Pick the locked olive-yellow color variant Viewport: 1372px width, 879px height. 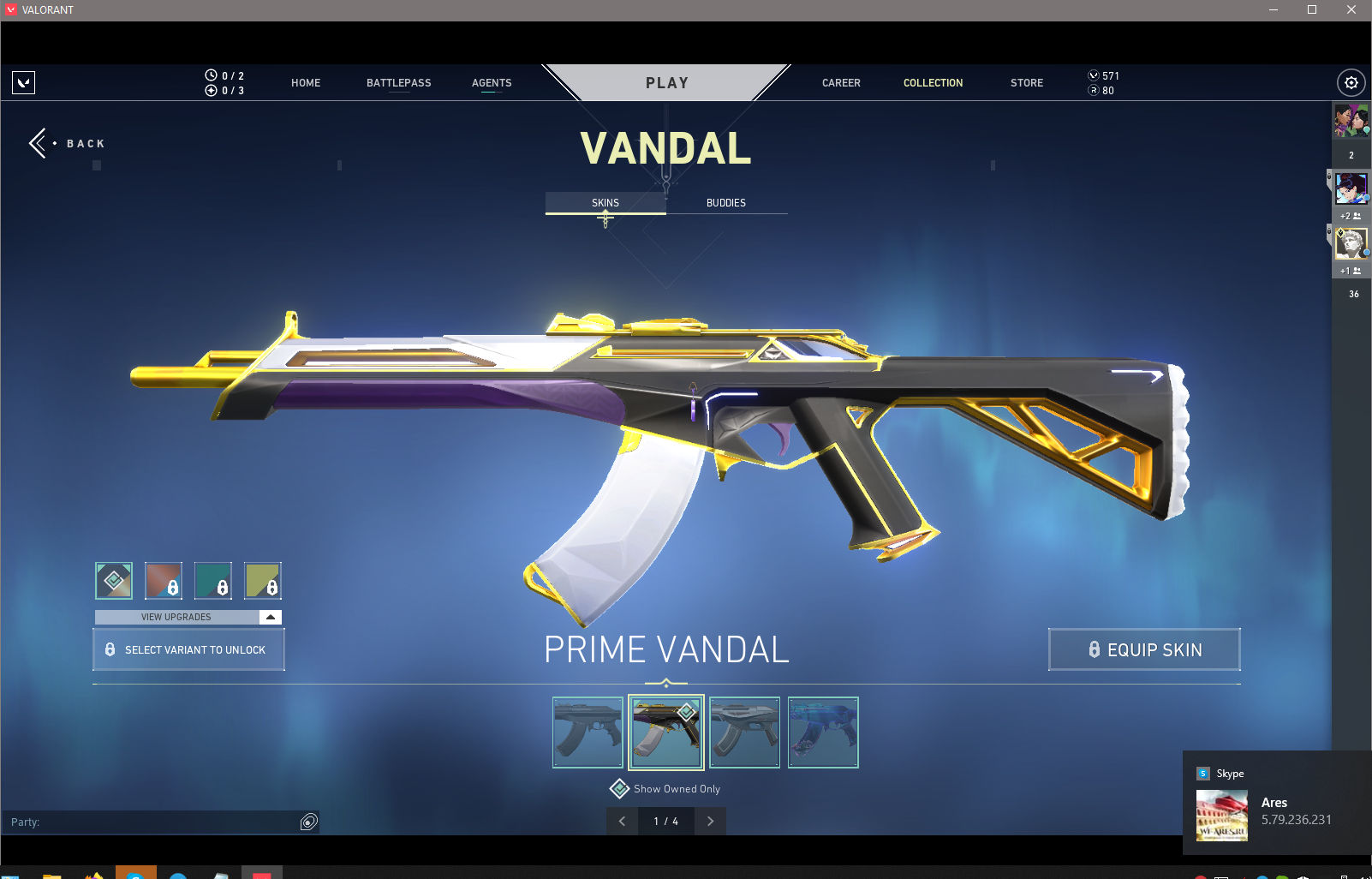(x=263, y=581)
